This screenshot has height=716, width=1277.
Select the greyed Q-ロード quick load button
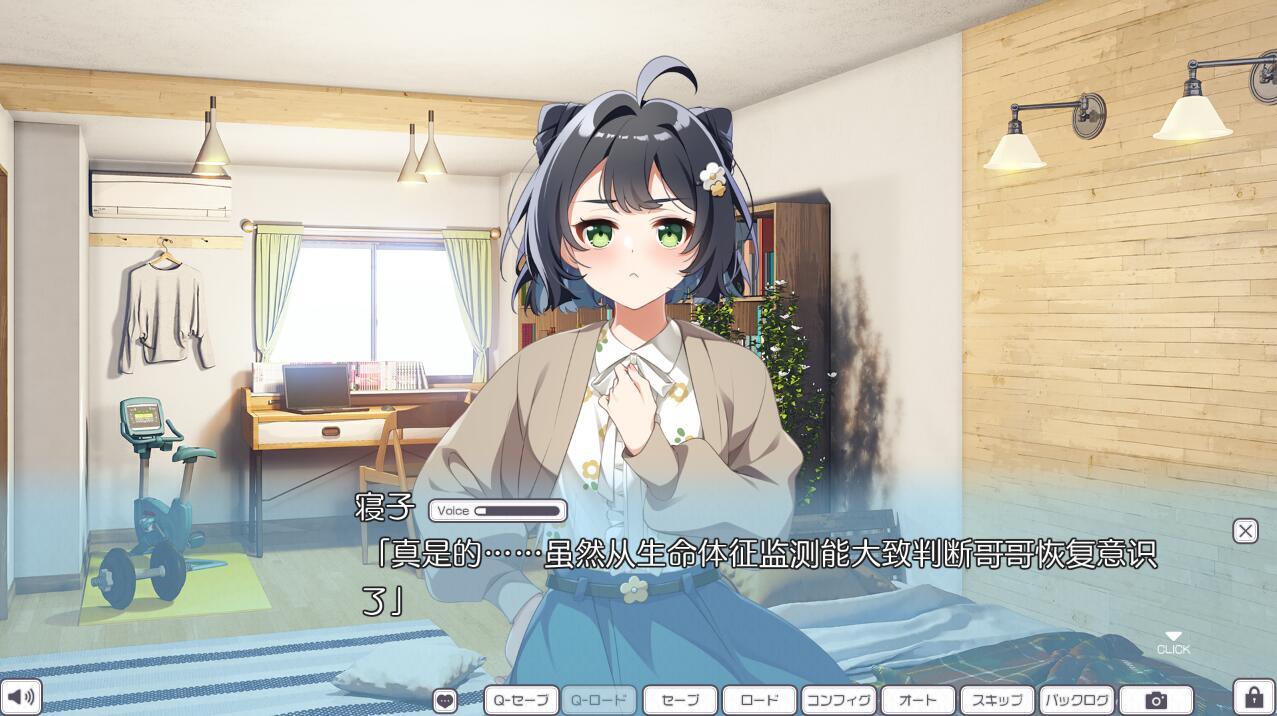599,700
